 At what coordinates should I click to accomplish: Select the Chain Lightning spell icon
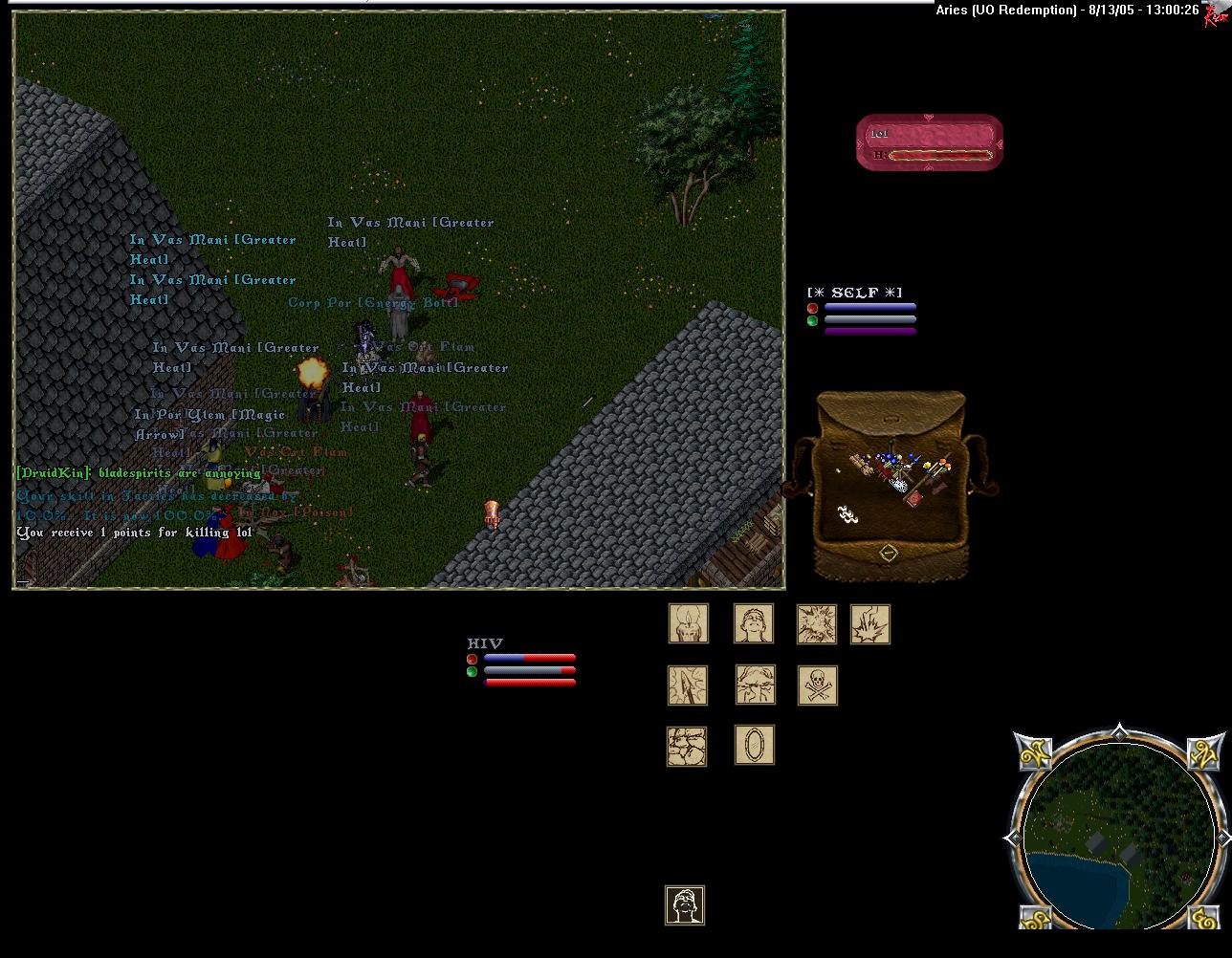(755, 685)
